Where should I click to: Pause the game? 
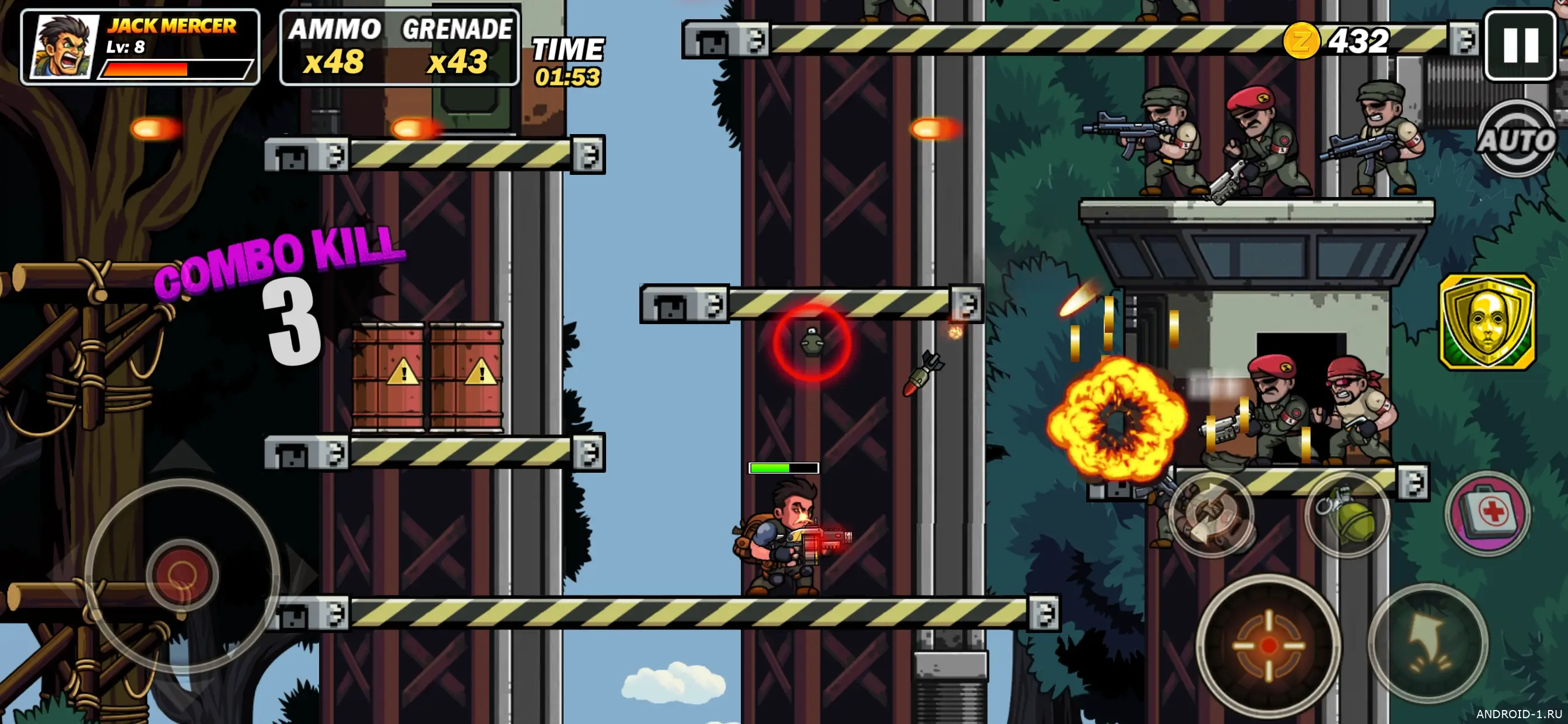pos(1520,45)
